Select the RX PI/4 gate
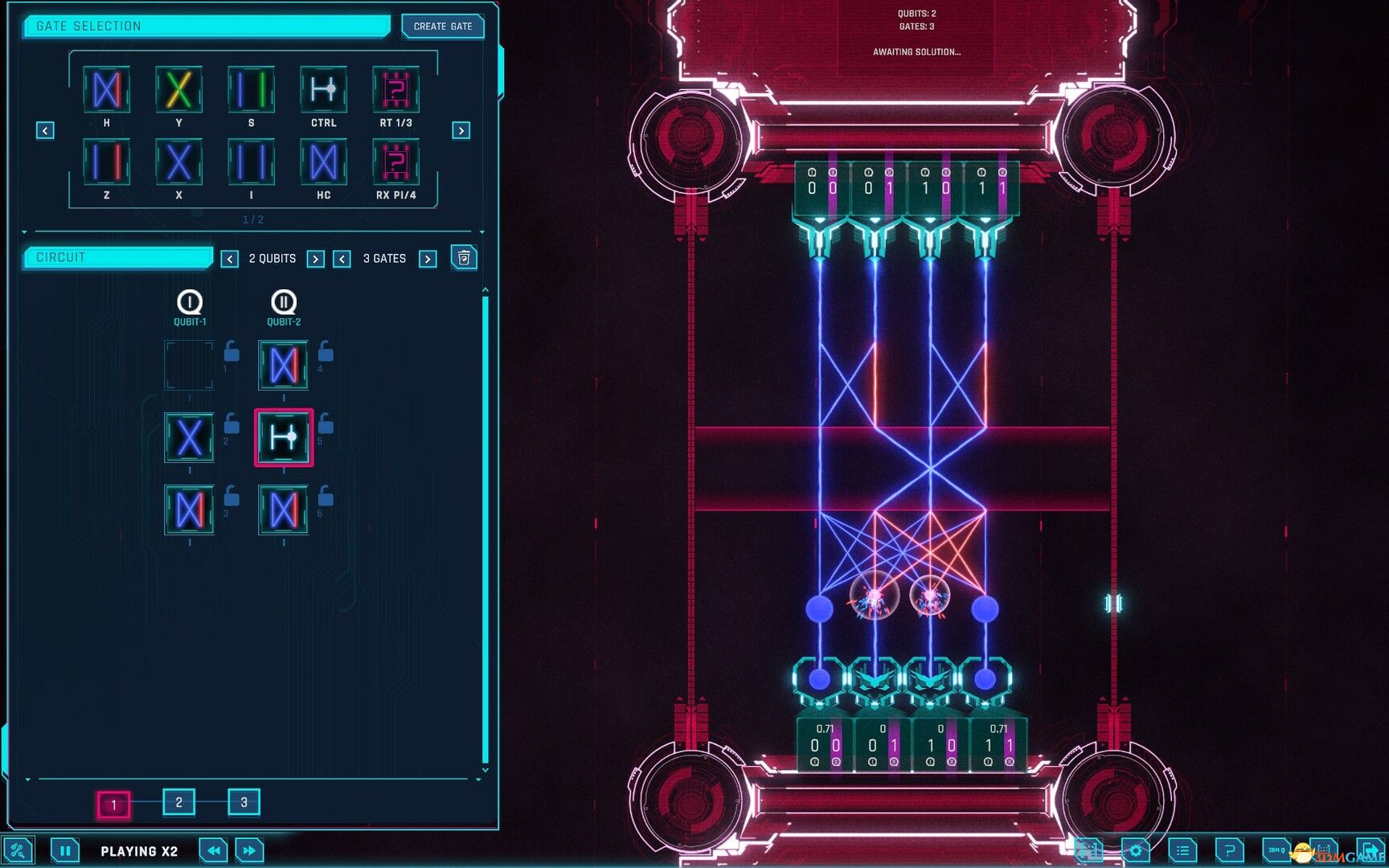 point(395,162)
